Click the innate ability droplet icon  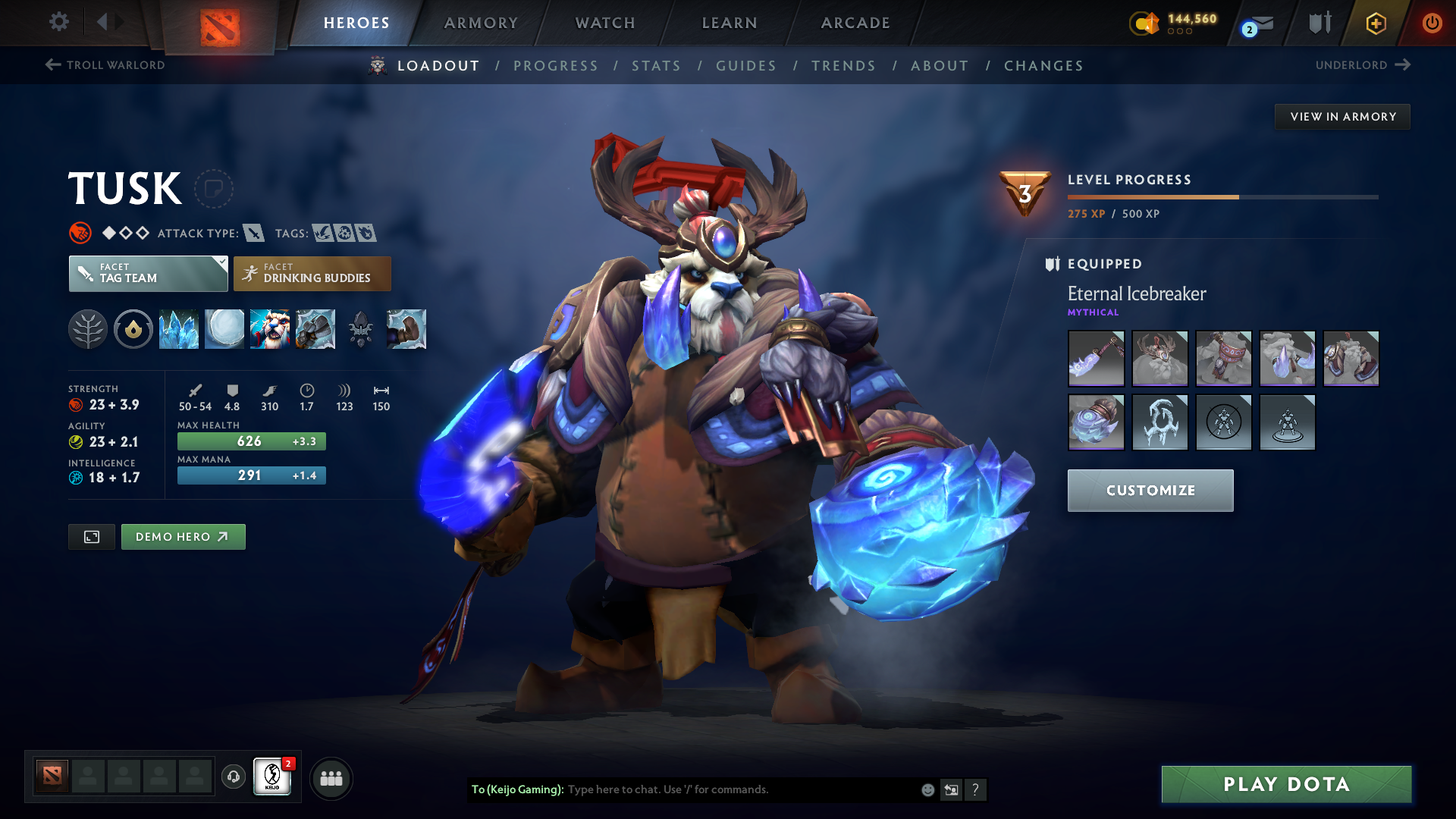[133, 329]
